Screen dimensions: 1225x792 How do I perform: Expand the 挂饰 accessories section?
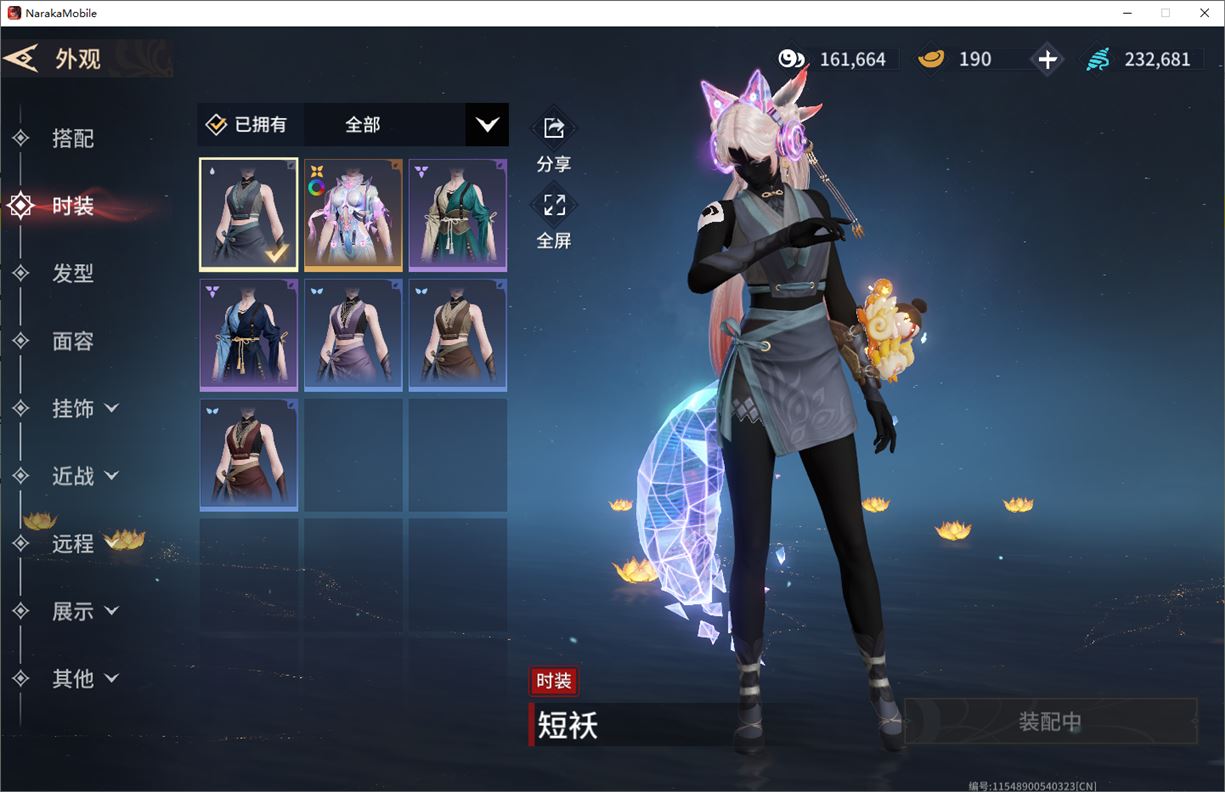(x=85, y=408)
